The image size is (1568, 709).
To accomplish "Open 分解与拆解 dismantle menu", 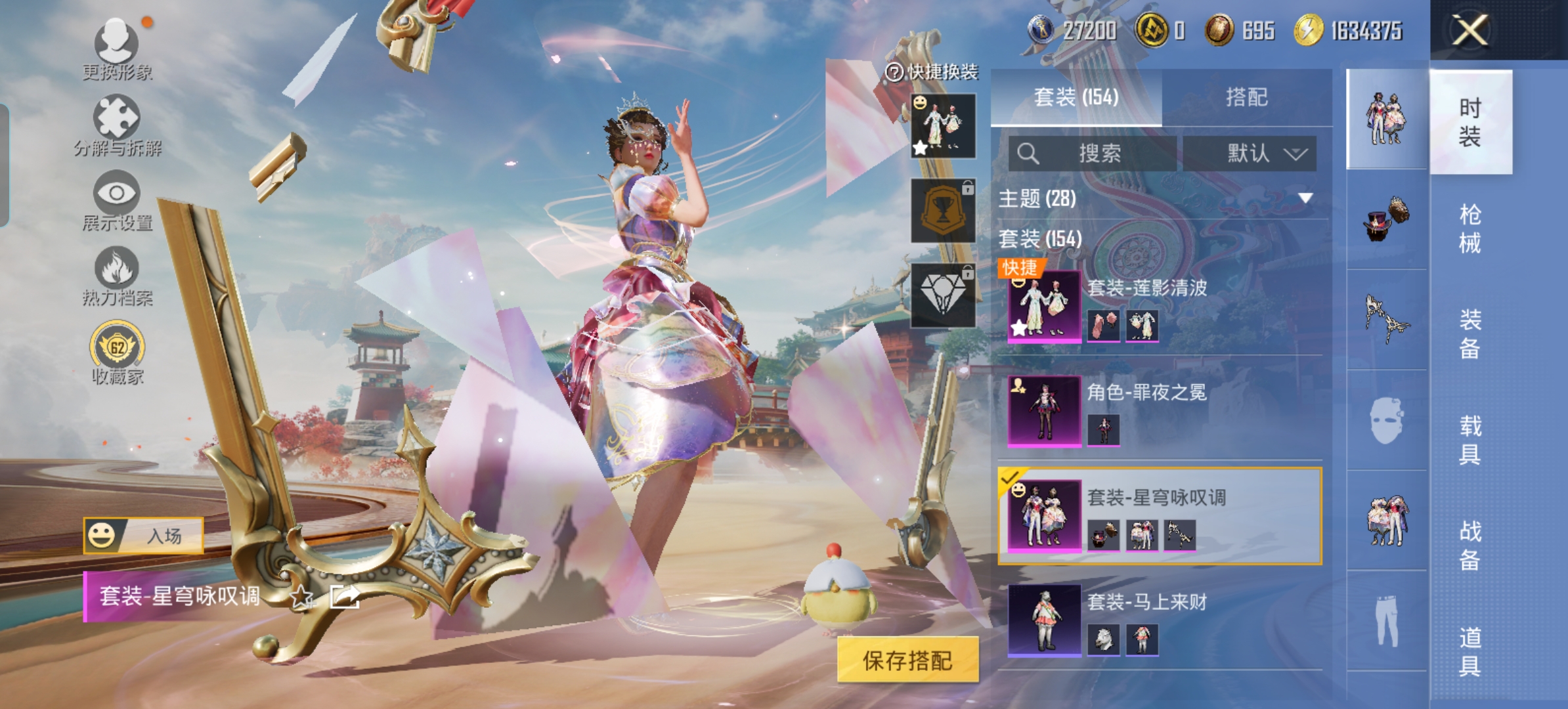I will click(117, 125).
